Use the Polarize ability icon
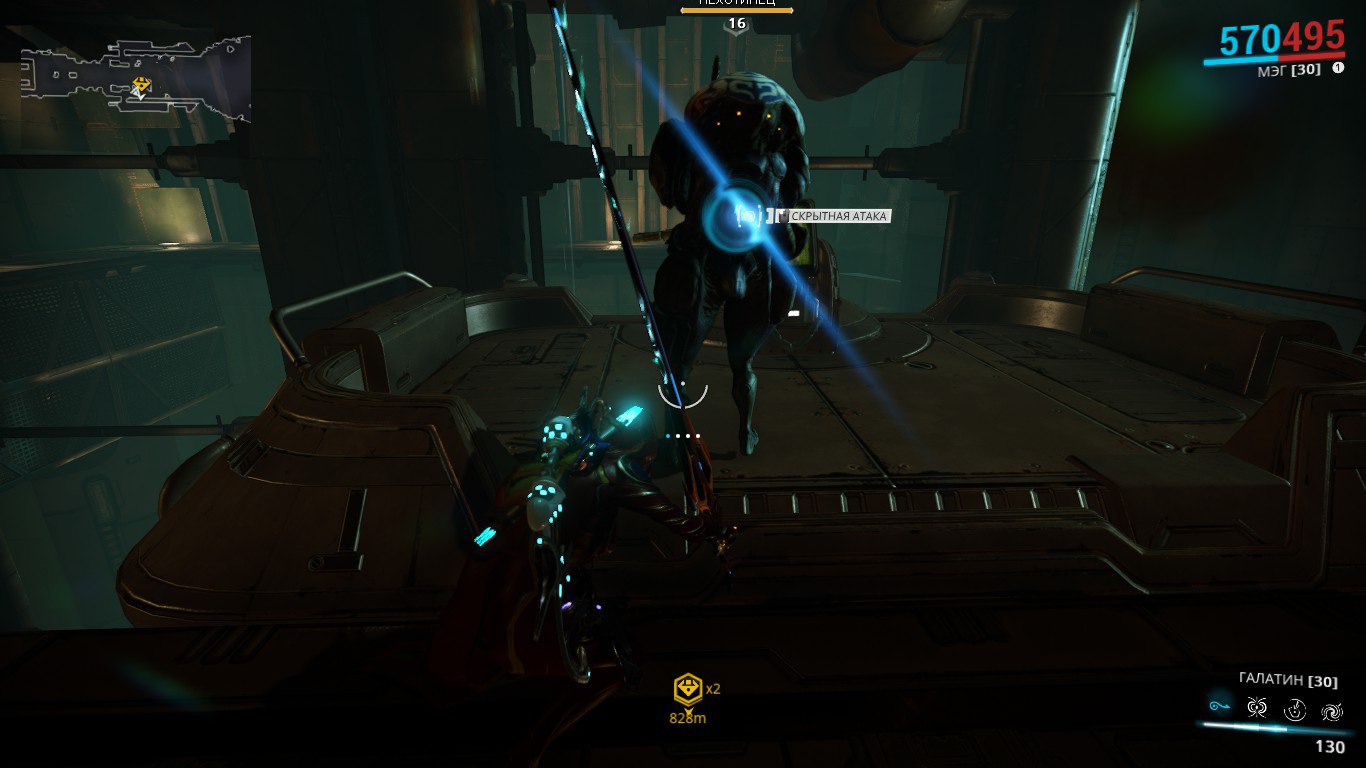This screenshot has height=768, width=1366. (1295, 709)
